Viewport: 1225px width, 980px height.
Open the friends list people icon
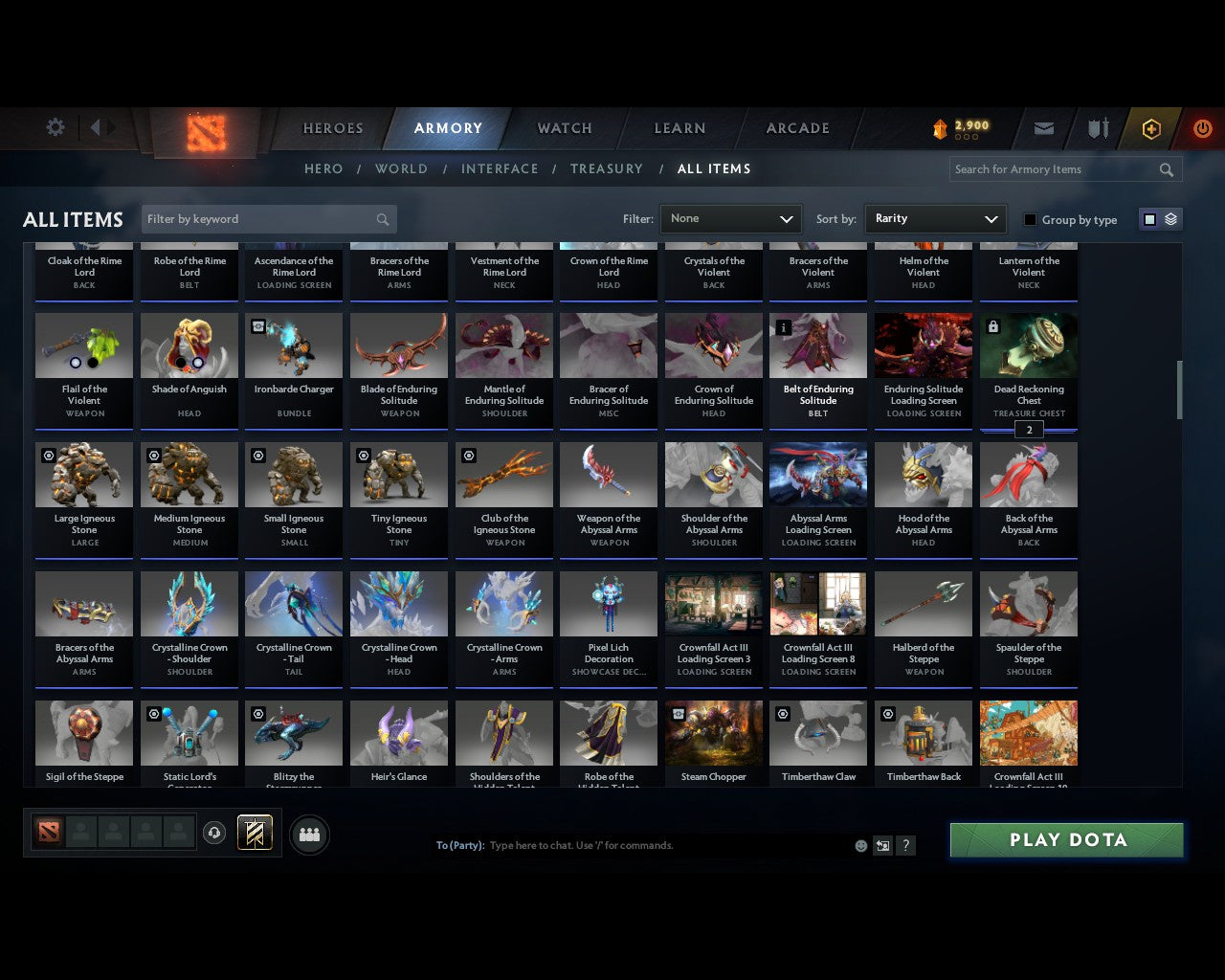coord(309,835)
